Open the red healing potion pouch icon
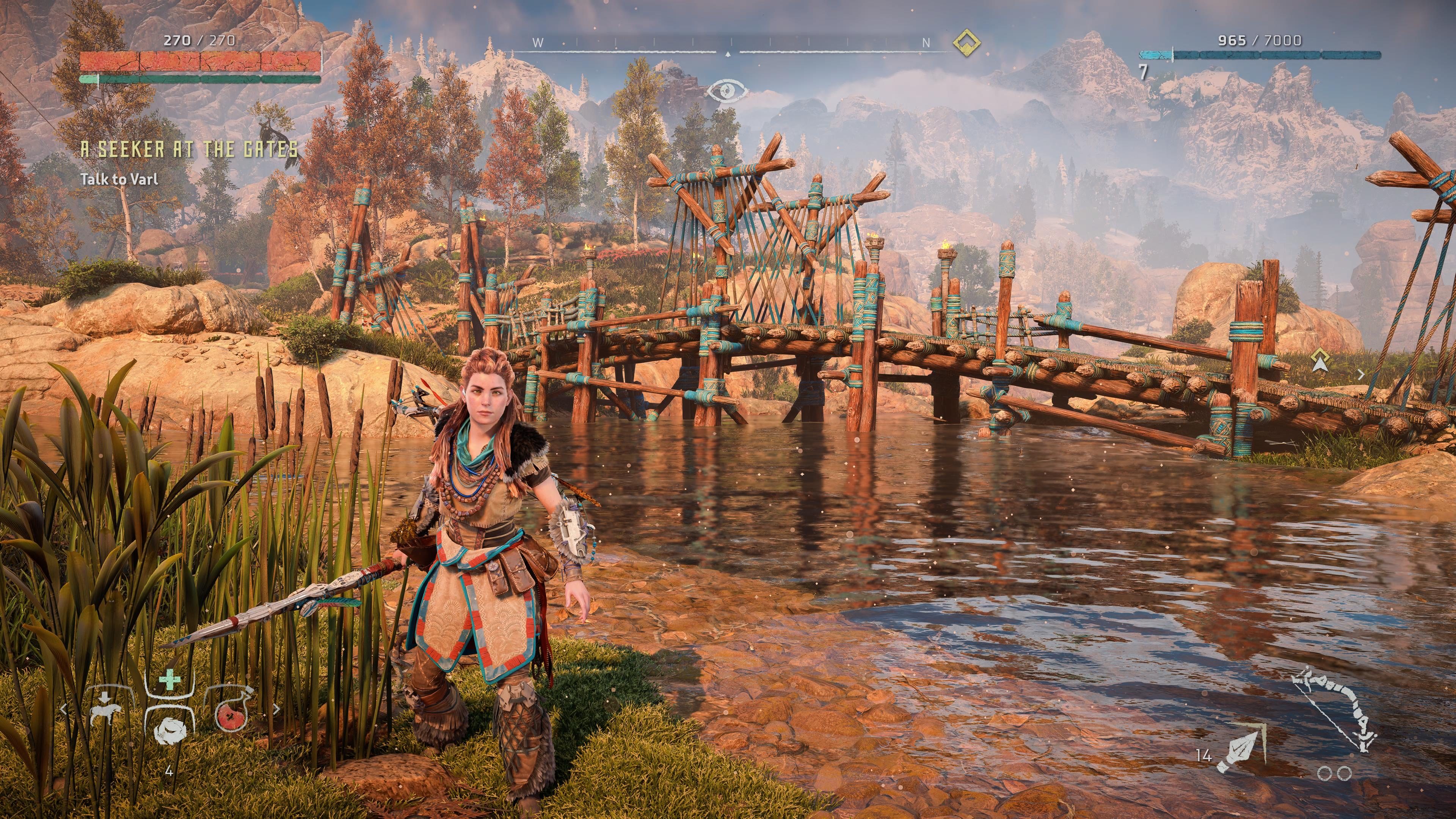The image size is (1456, 819). 231,717
